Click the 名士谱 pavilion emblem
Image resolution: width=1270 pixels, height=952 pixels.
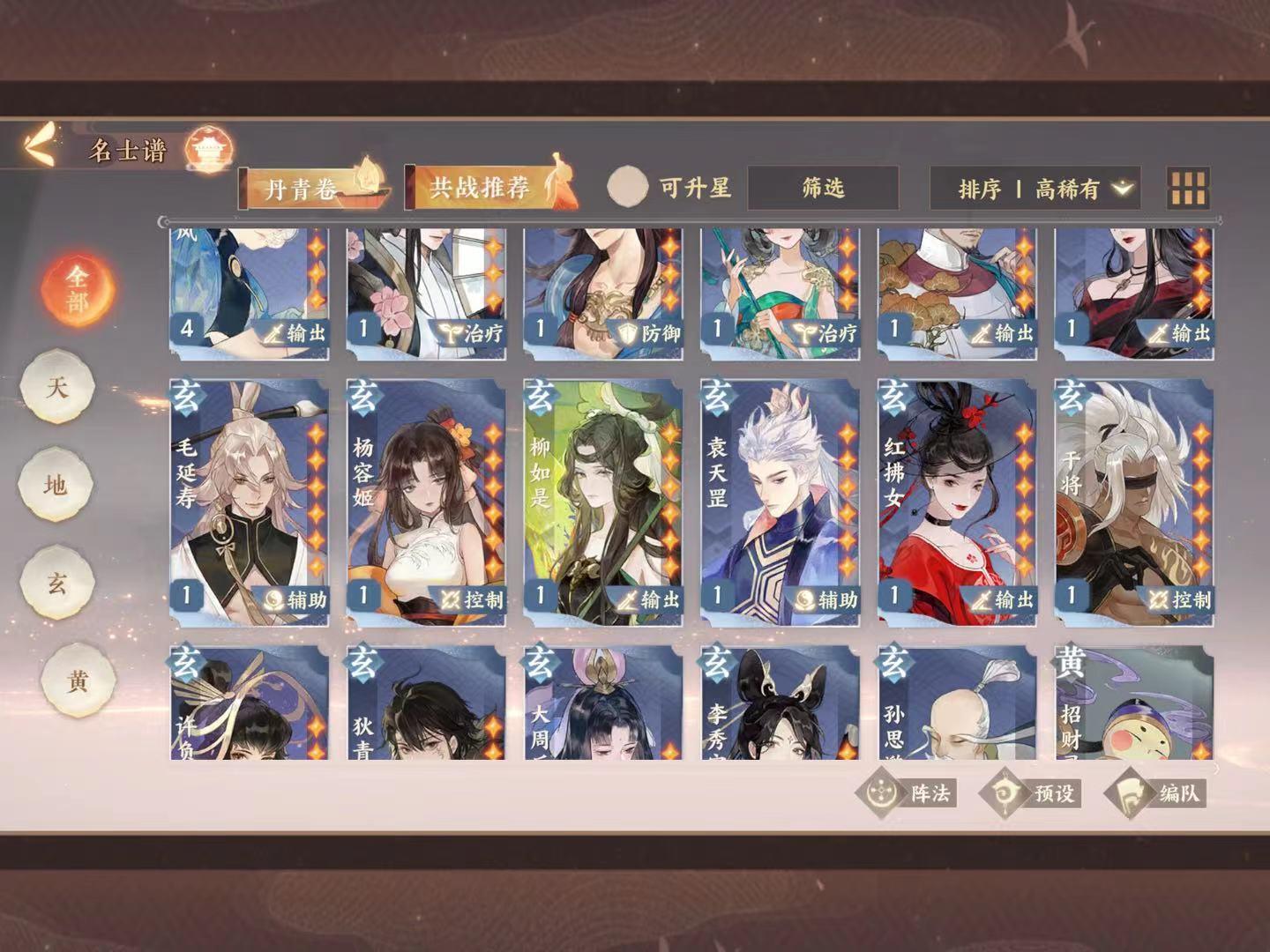[x=210, y=150]
